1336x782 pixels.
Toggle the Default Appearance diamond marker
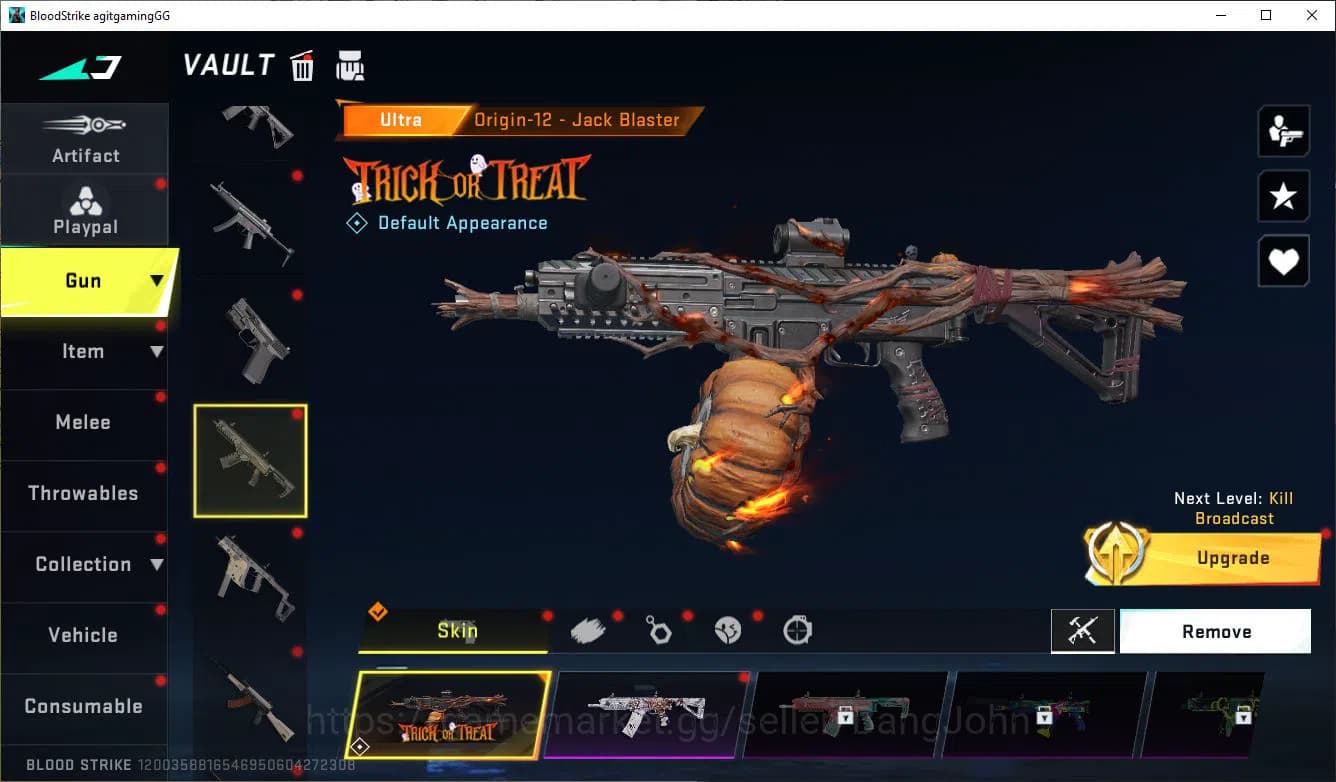click(x=357, y=222)
